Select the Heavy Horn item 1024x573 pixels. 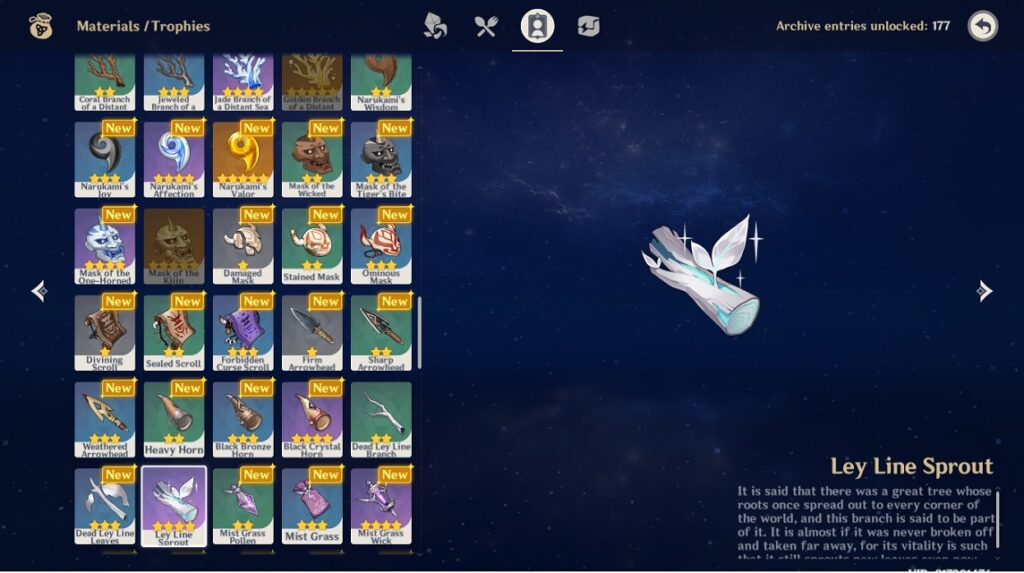[x=174, y=419]
